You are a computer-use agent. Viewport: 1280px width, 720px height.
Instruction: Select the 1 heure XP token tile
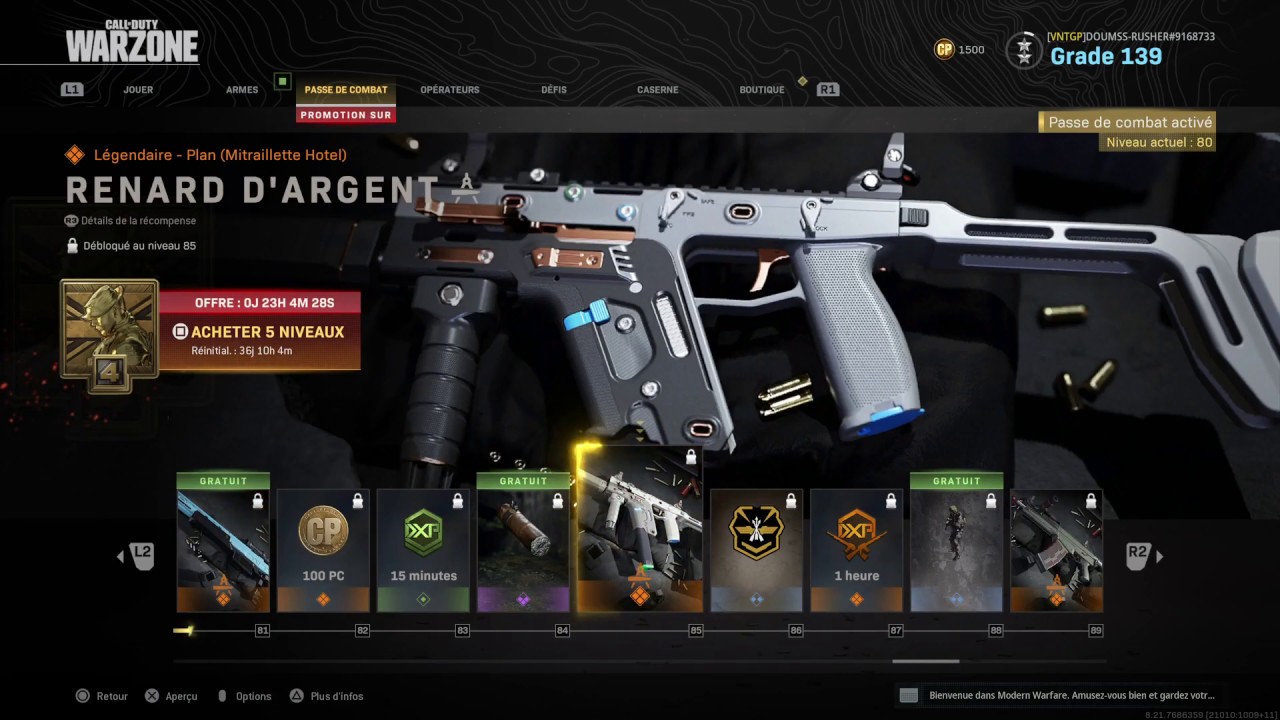857,550
